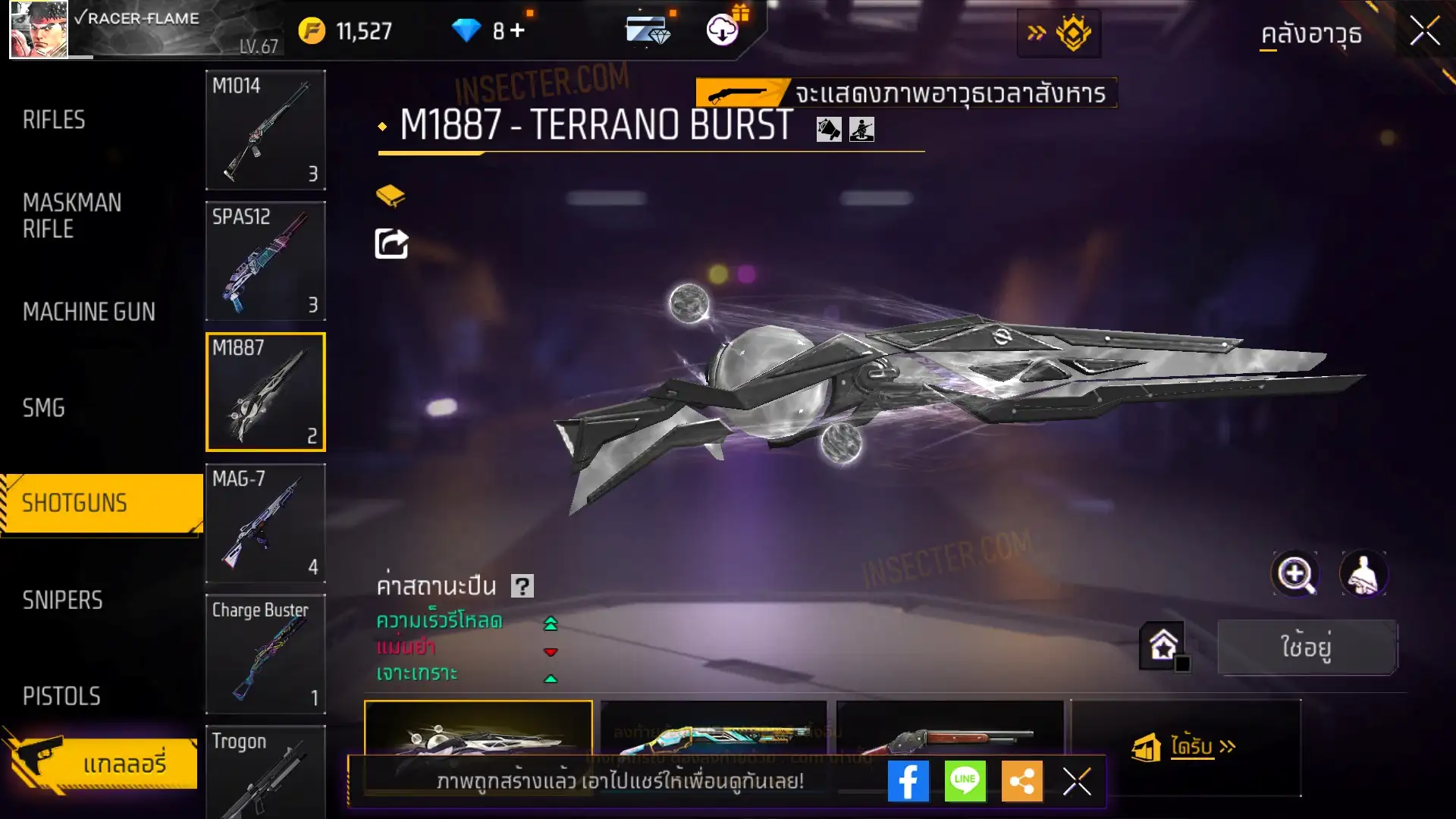Preview the weapon on character icon
This screenshot has height=819, width=1456.
pyautogui.click(x=1363, y=574)
